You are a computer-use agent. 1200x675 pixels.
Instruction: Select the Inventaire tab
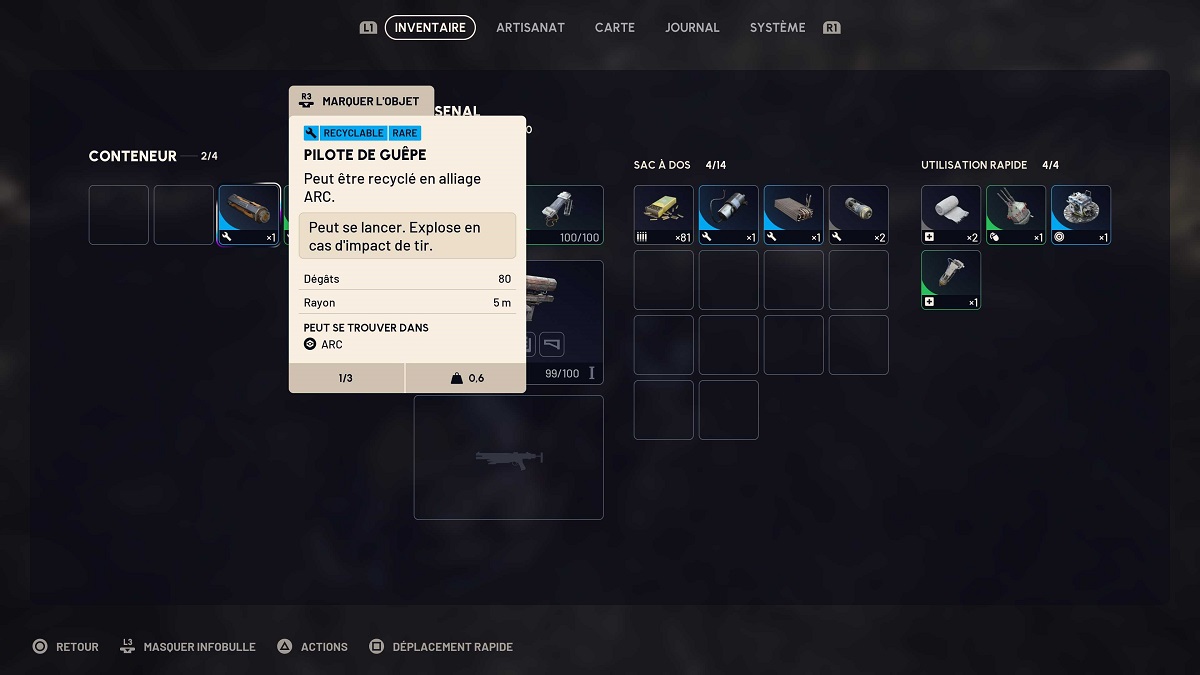point(430,28)
